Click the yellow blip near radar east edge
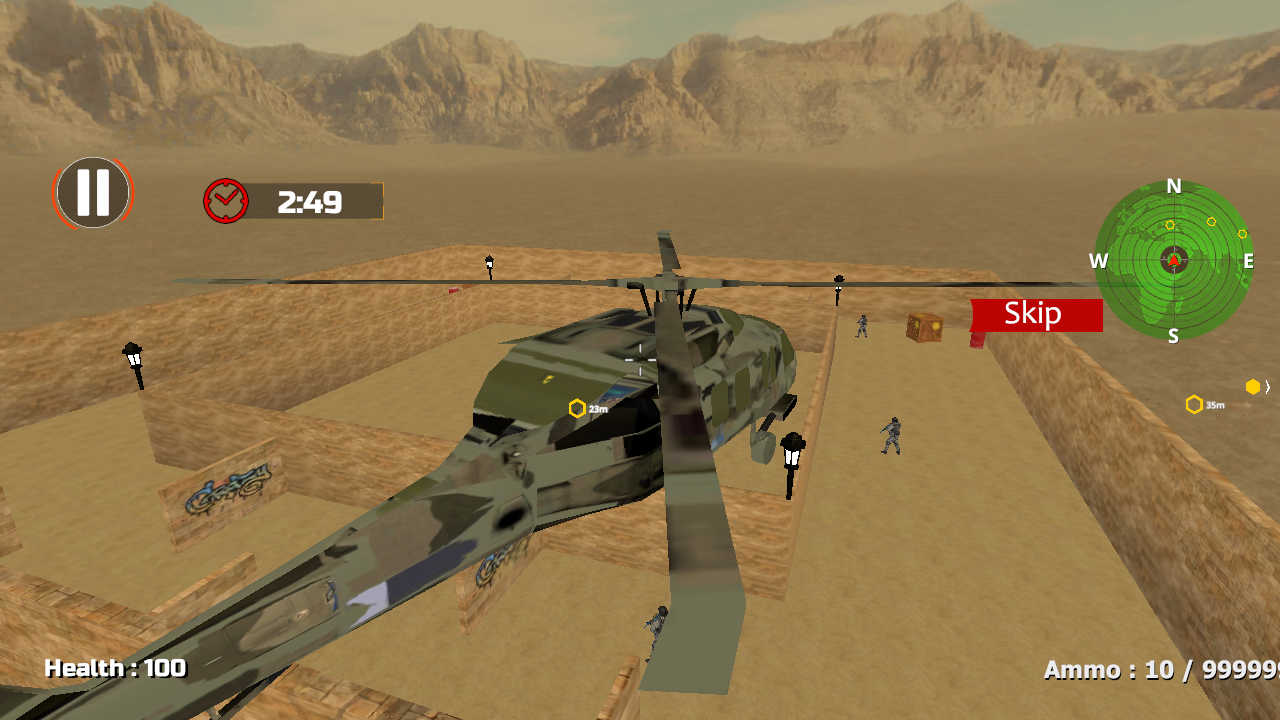Viewport: 1280px width, 720px height. pos(1242,234)
